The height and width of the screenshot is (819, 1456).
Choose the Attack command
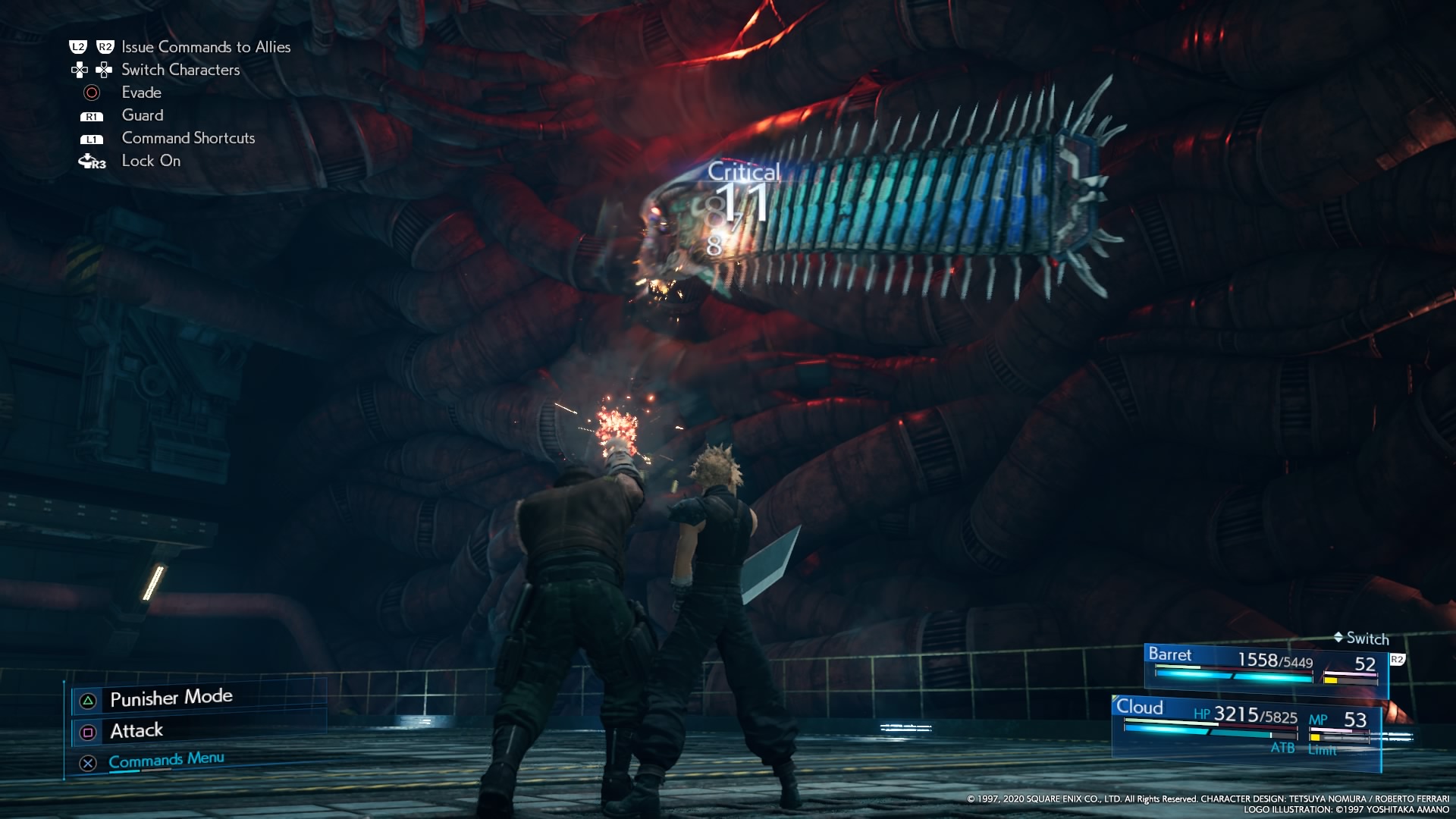[x=136, y=731]
